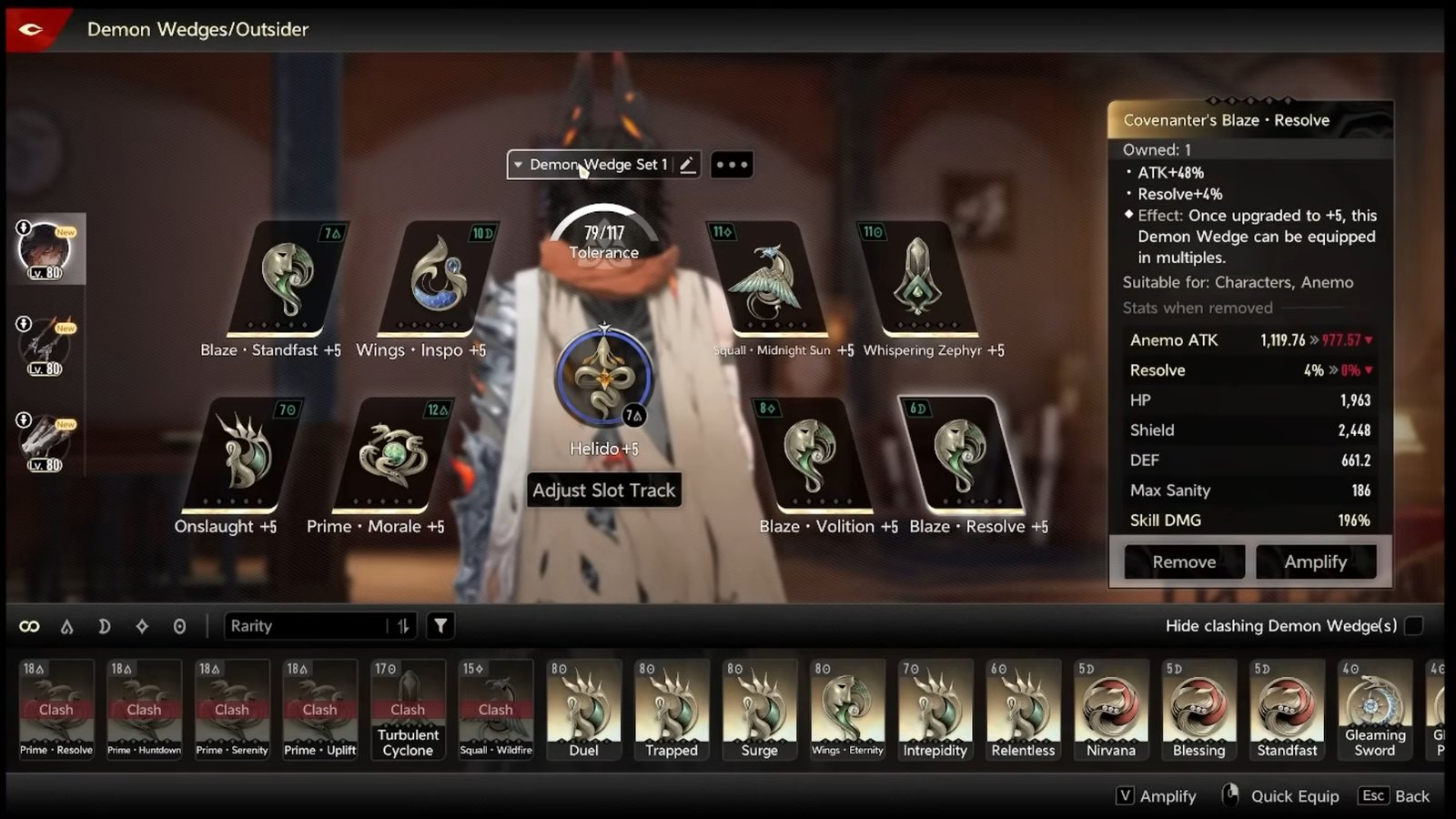Viewport: 1456px width, 819px height.
Task: Click the Demon Wedges/Outsider header
Action: pos(198,29)
